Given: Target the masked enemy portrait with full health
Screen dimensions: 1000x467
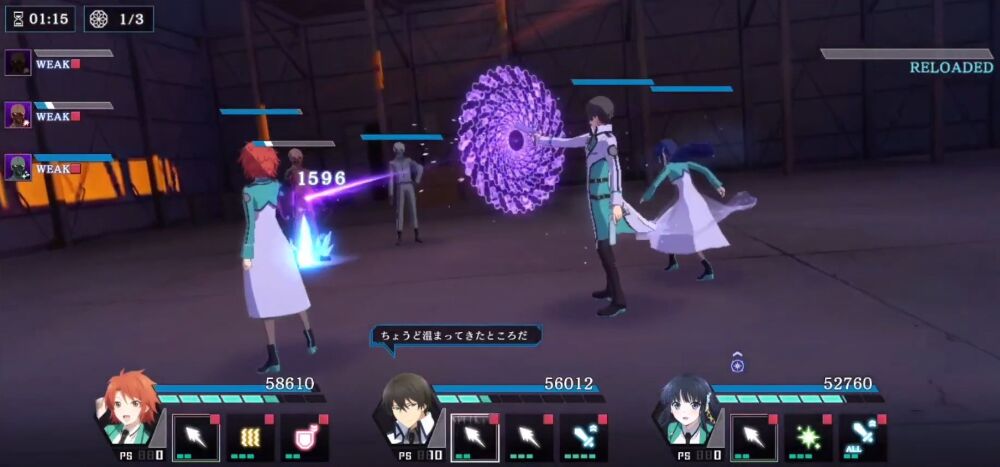Looking at the screenshot, I should click(18, 167).
